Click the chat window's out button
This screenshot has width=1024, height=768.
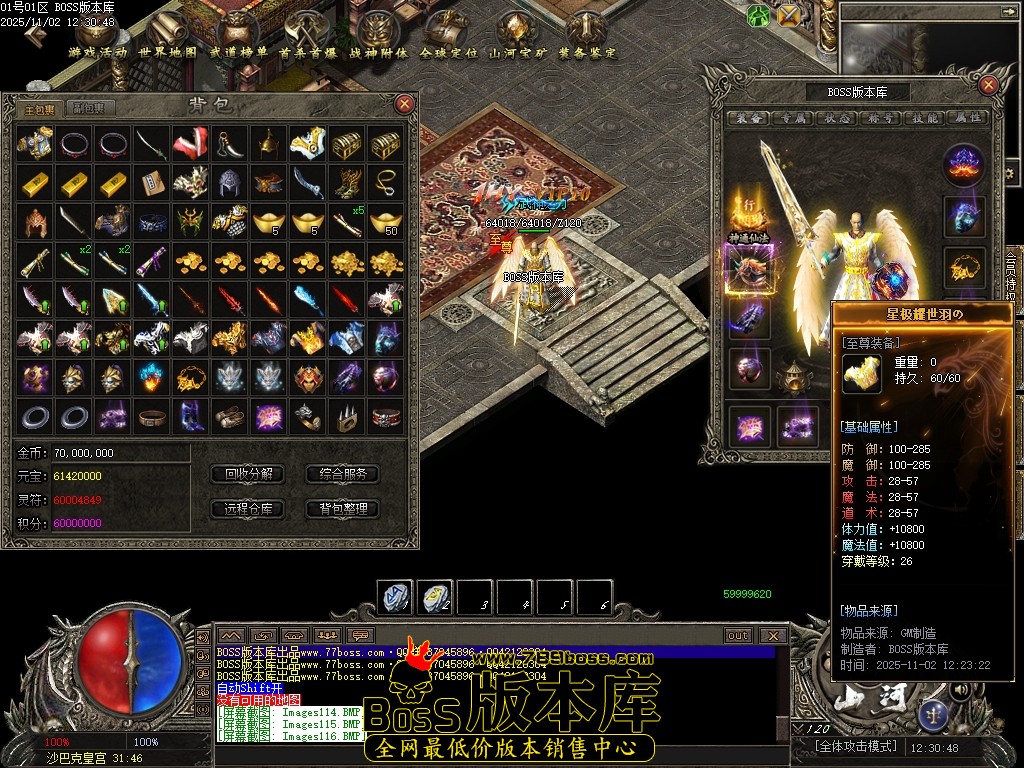pyautogui.click(x=738, y=636)
